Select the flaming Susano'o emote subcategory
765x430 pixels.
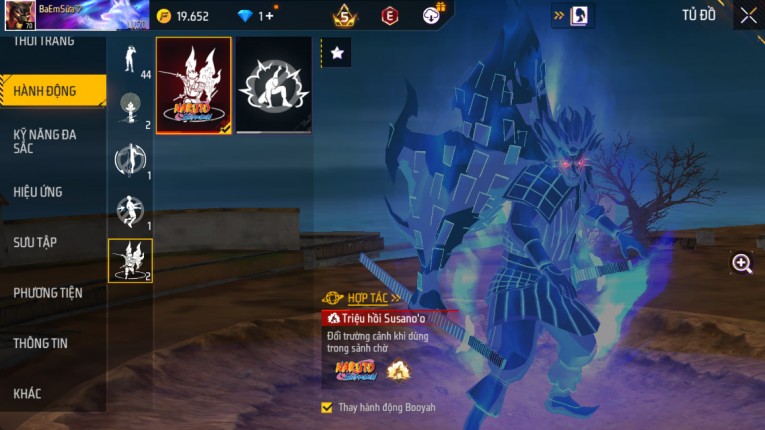tap(130, 260)
